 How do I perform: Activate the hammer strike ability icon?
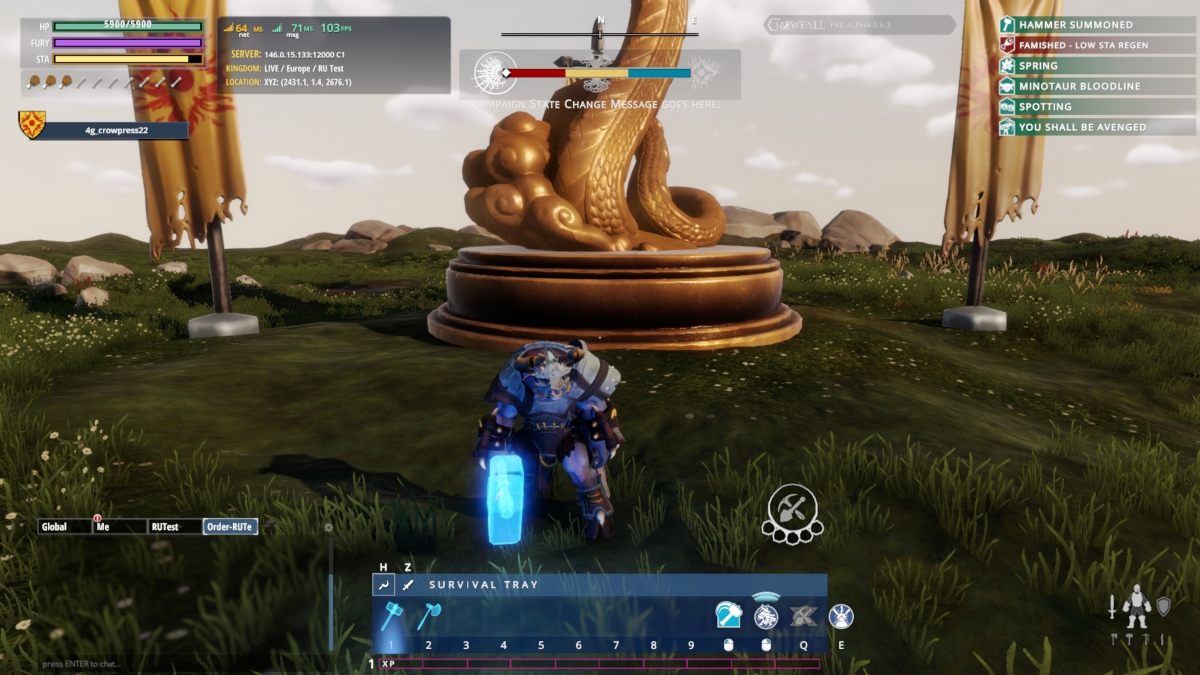[x=729, y=615]
